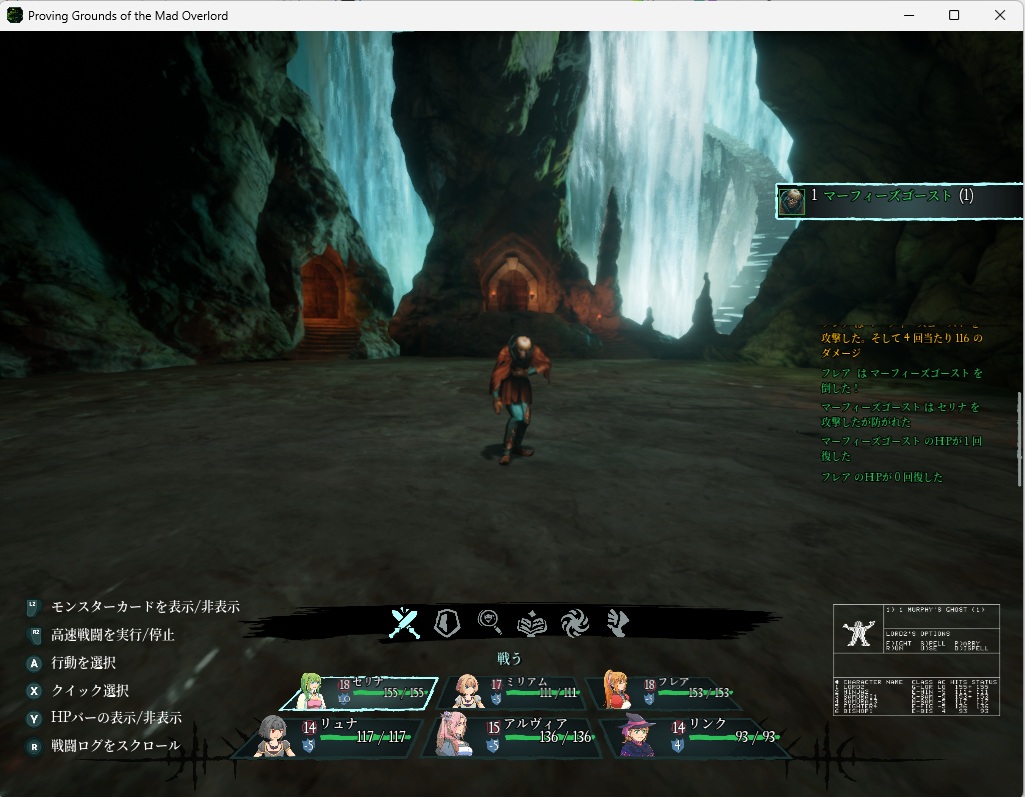Close the game window
Screen dimensions: 1025x797
[x=999, y=15]
